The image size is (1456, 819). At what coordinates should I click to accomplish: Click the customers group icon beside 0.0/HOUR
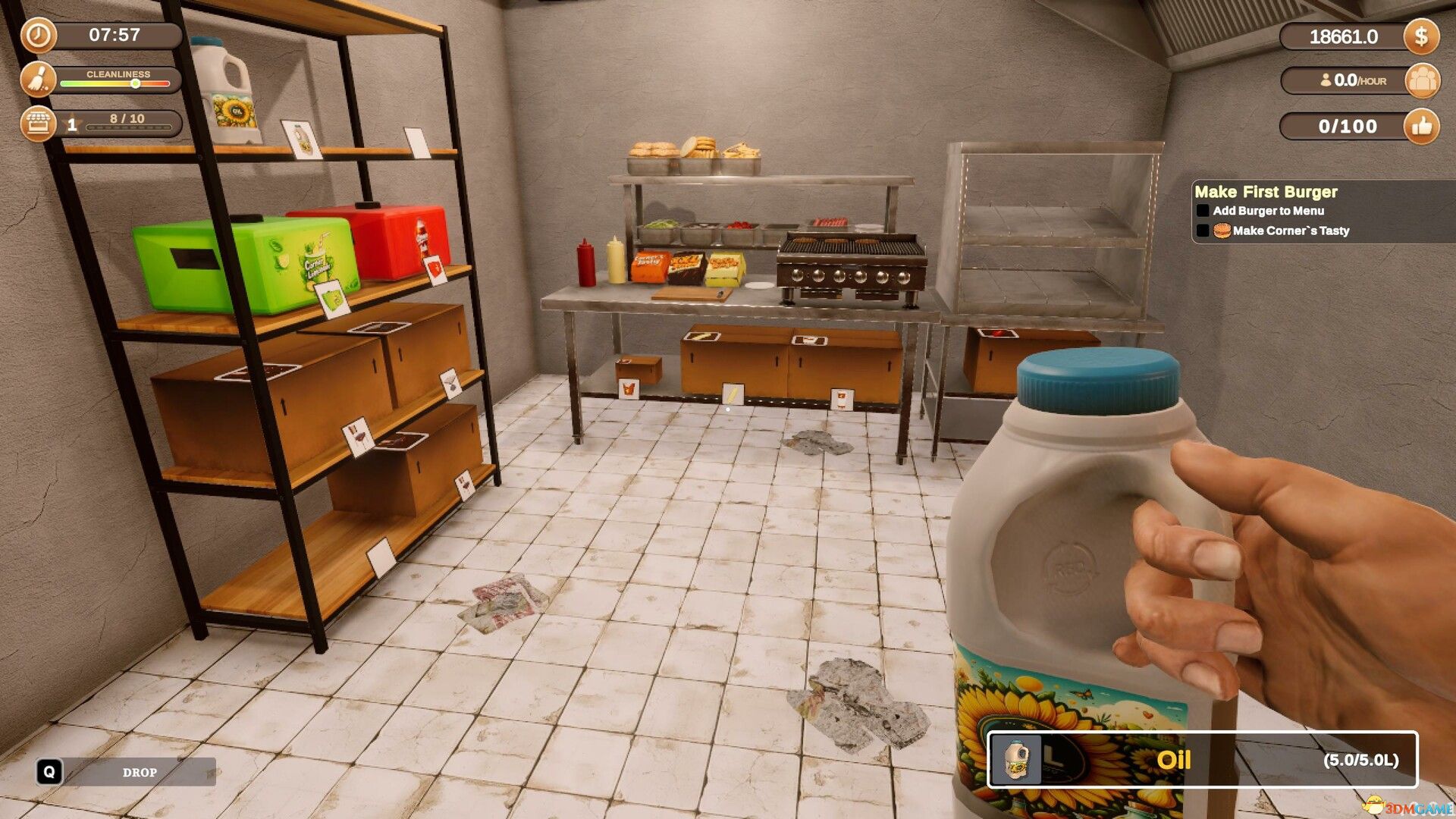coord(1424,81)
